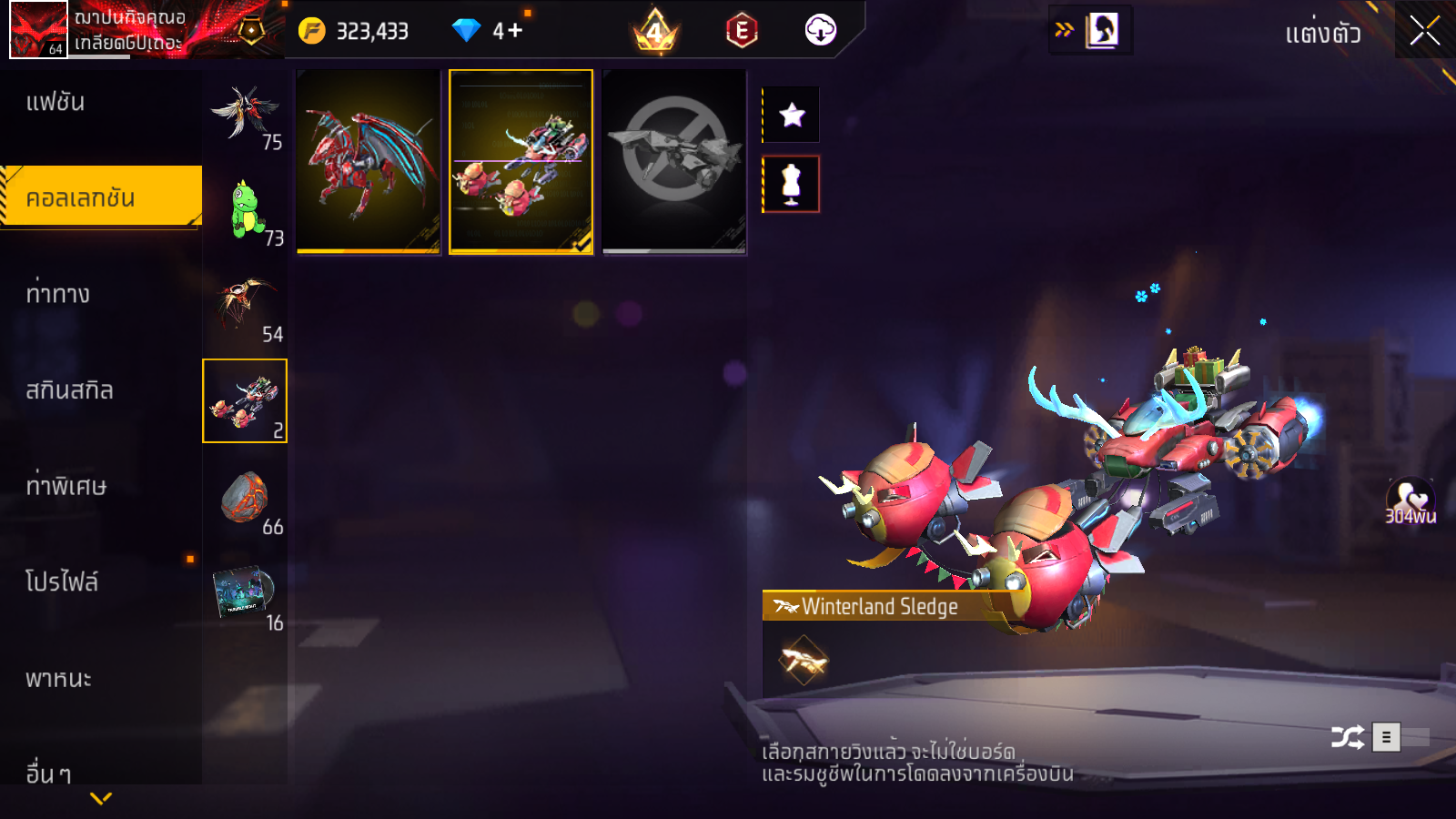Select the พาหนะ vehicle tab
This screenshot has width=1456, height=819.
pyautogui.click(x=58, y=679)
